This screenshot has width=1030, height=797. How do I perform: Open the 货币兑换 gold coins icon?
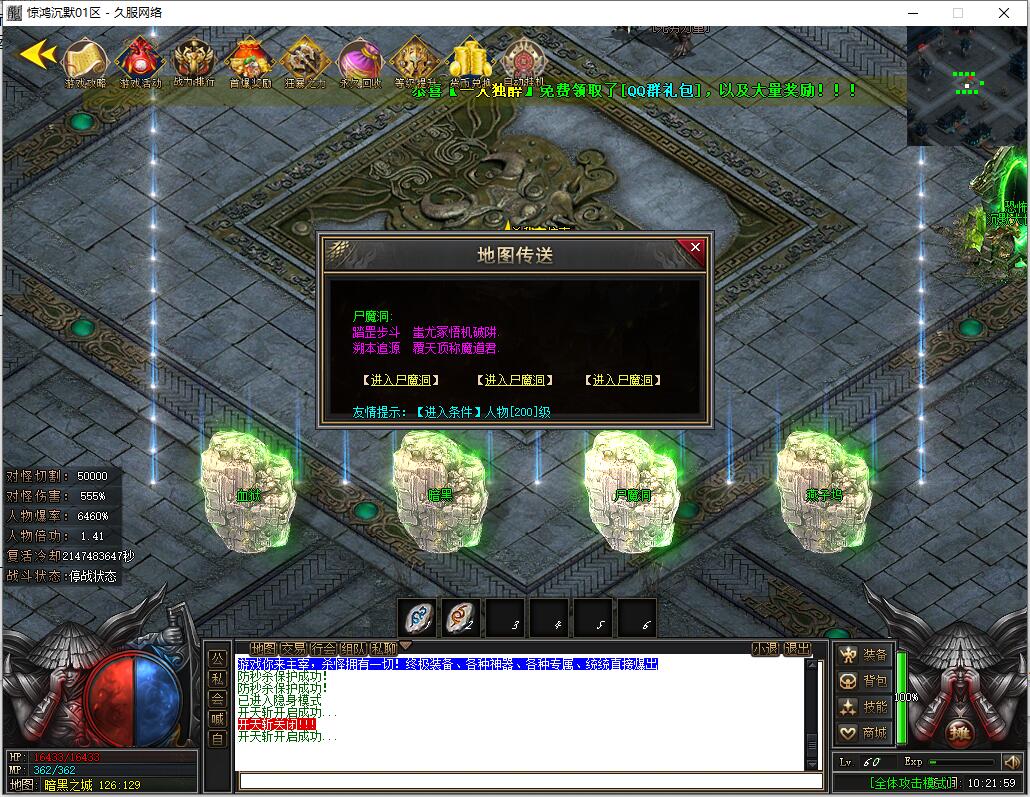coord(468,62)
